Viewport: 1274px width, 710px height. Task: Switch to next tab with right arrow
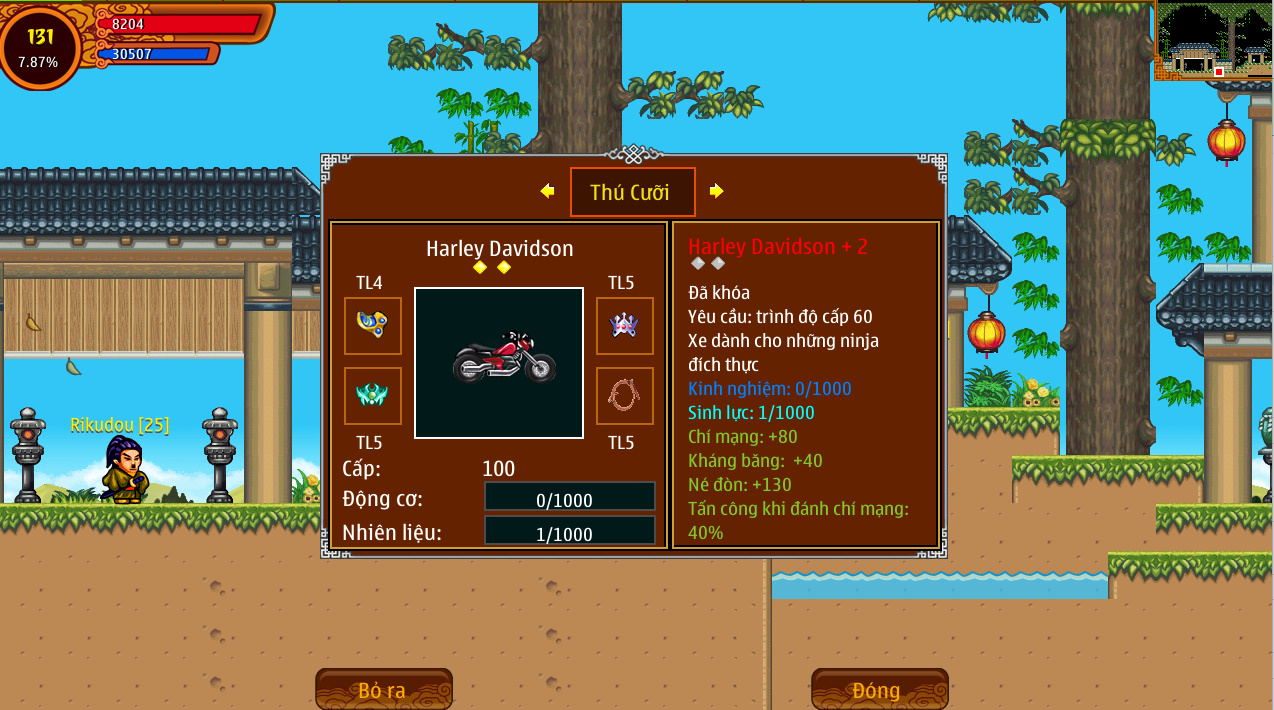click(716, 191)
